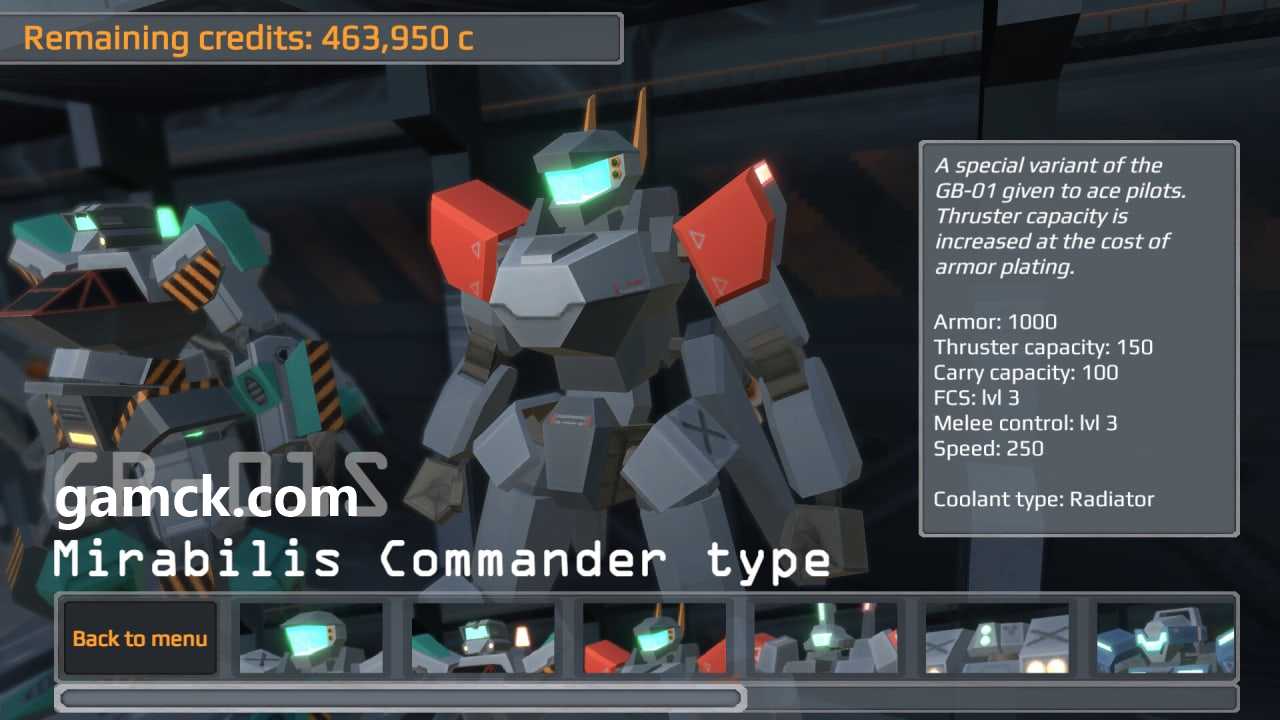Pick the mech thumbnail with green antenna
Screen dimensions: 1280x720
(826, 638)
